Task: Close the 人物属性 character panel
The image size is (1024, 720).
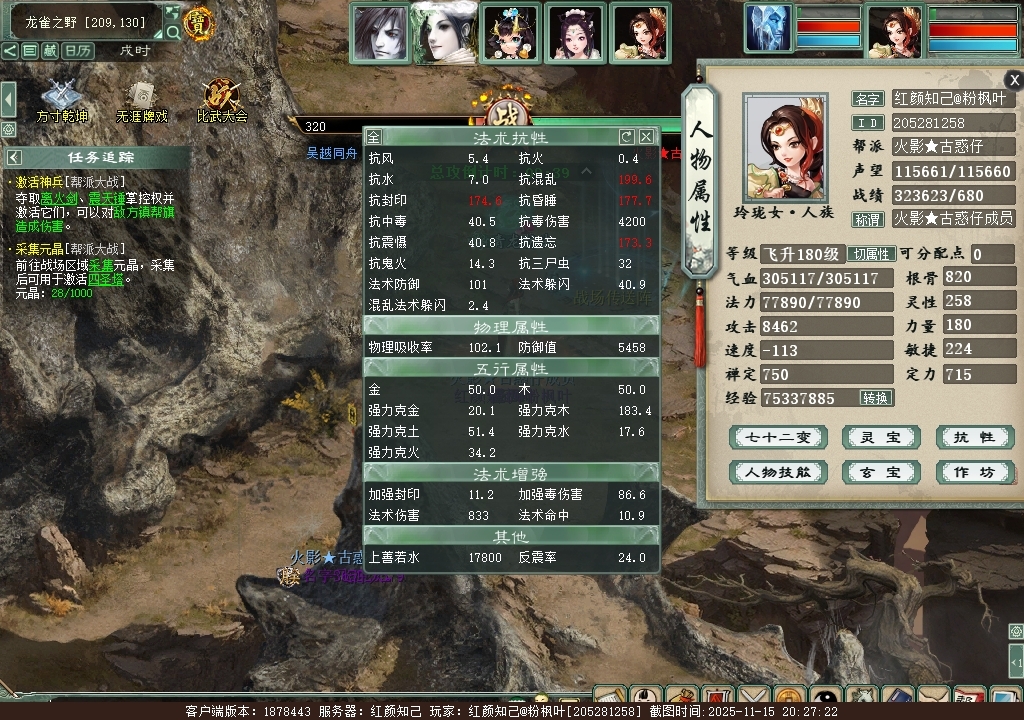Action: coord(1014,80)
